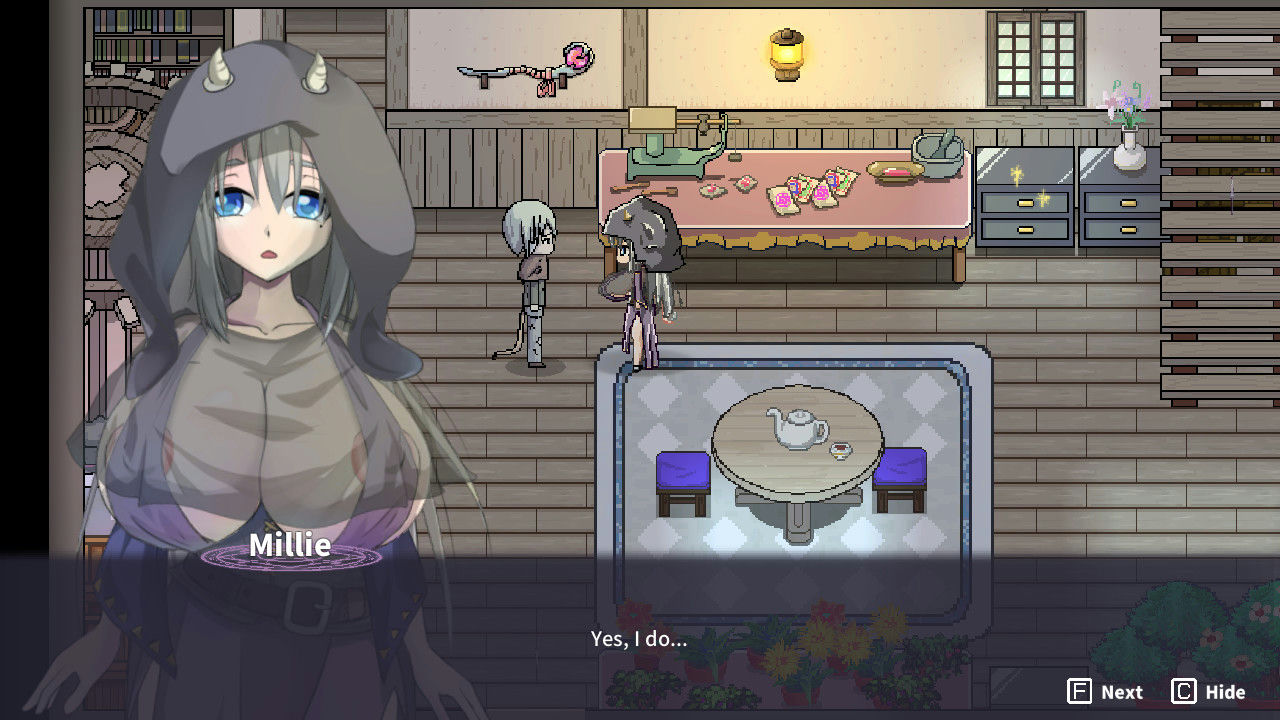Image resolution: width=1280 pixels, height=720 pixels.
Task: Click the golden dish of pink powder
Action: pyautogui.click(x=898, y=172)
